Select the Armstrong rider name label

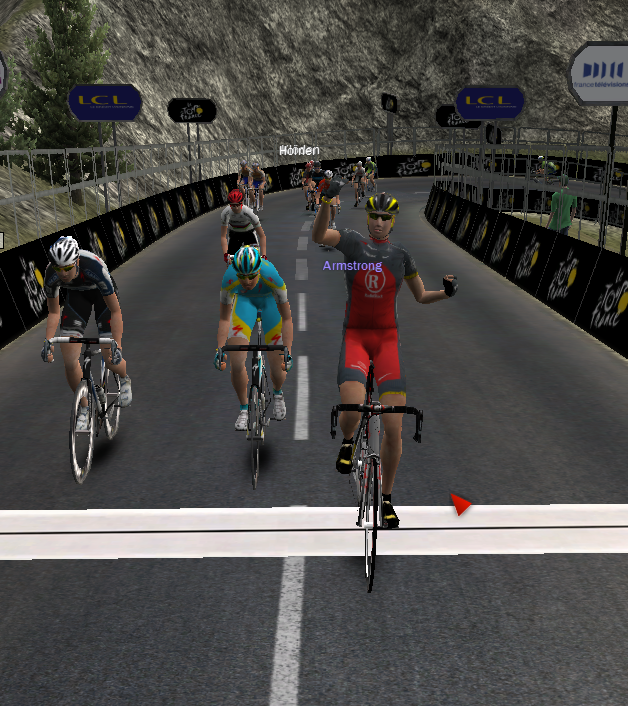pyautogui.click(x=352, y=266)
